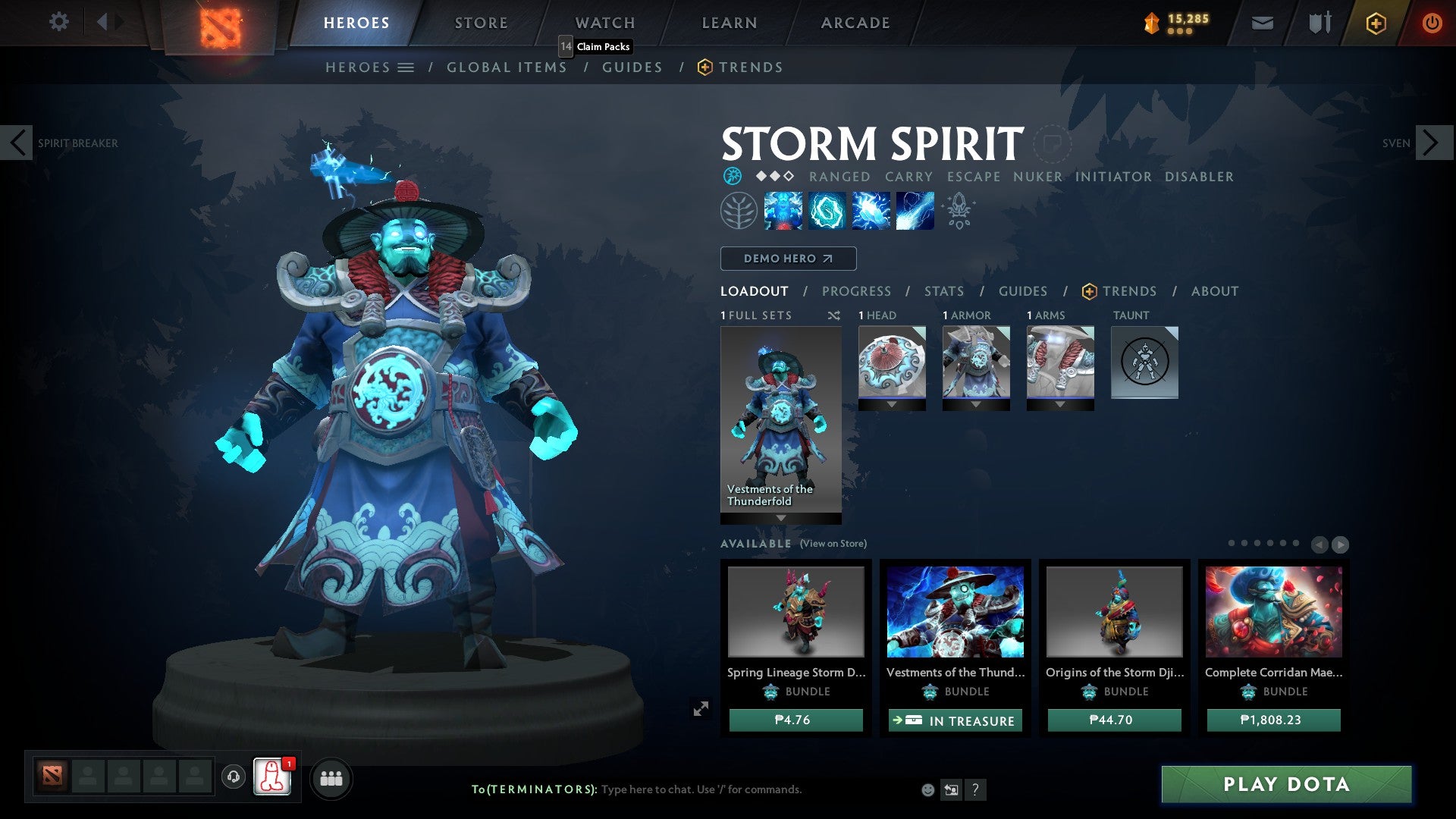This screenshot has width=1456, height=819.
Task: Click the settings gear icon
Action: pos(58,22)
